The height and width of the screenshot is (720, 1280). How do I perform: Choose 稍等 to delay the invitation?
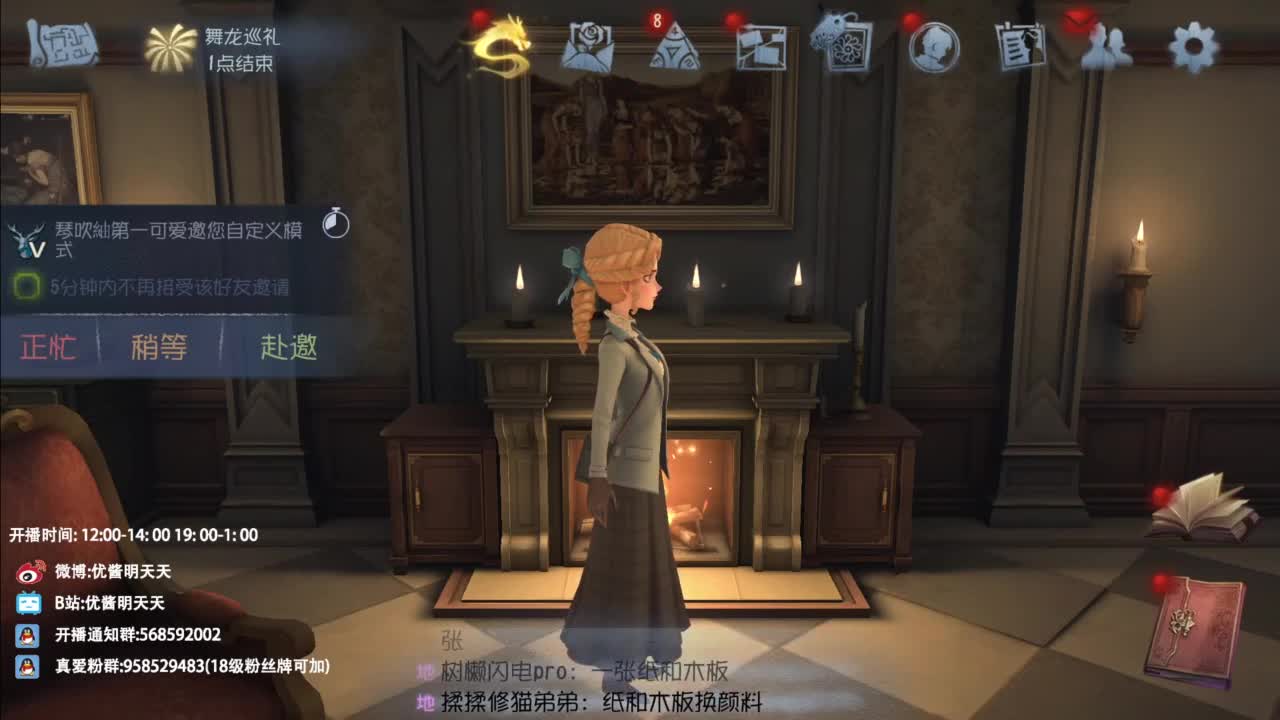160,349
